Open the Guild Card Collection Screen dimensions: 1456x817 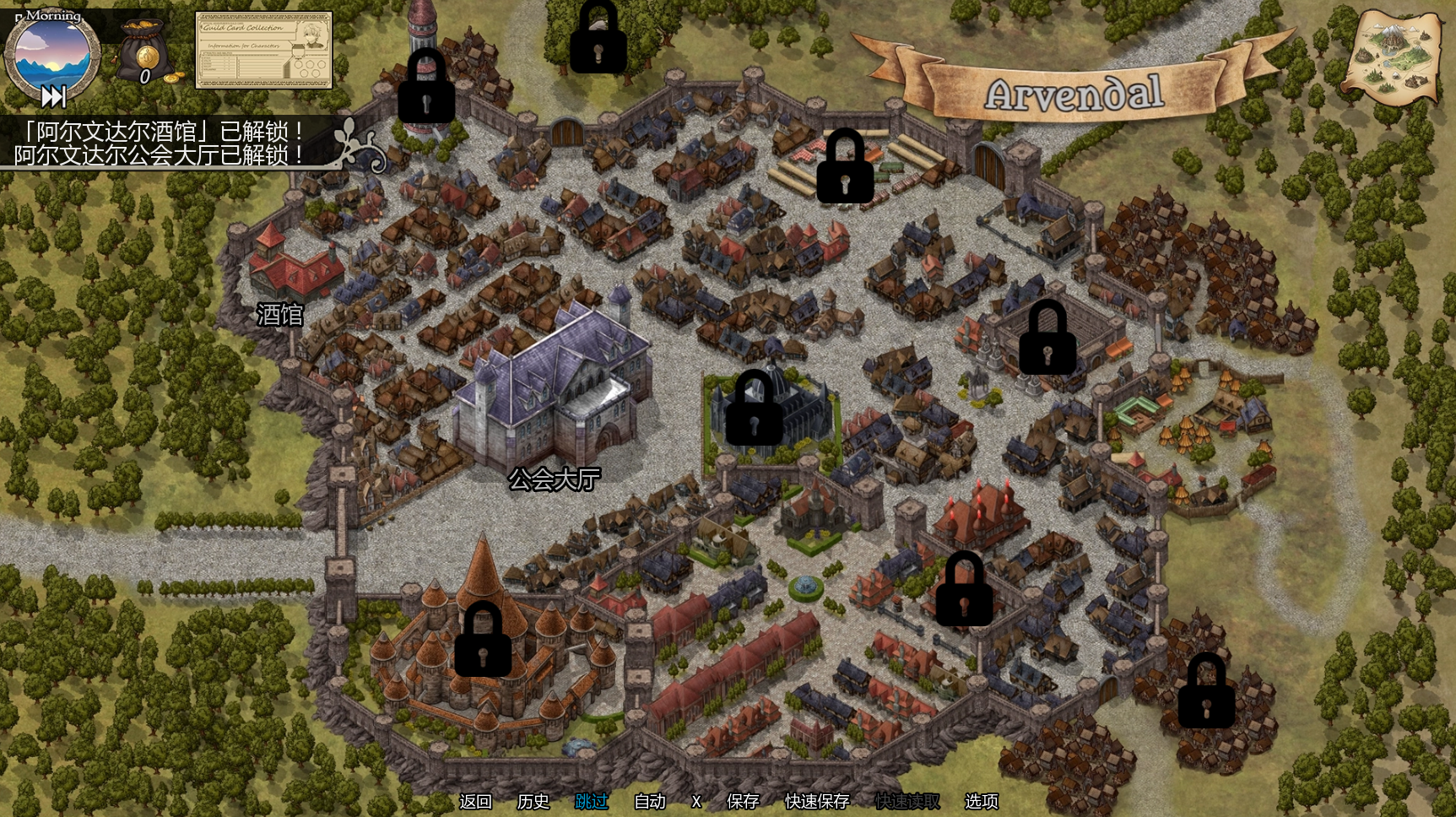click(x=263, y=51)
